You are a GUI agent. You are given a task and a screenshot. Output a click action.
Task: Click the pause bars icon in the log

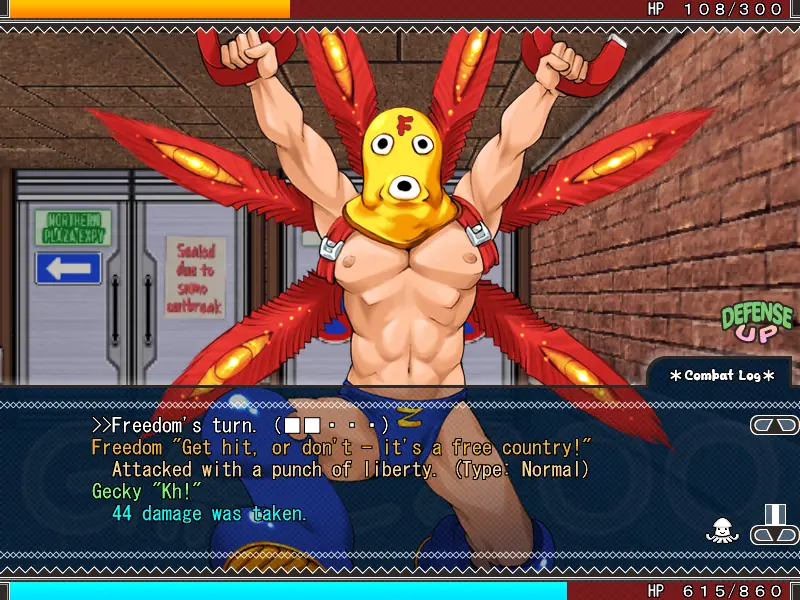(x=775, y=514)
